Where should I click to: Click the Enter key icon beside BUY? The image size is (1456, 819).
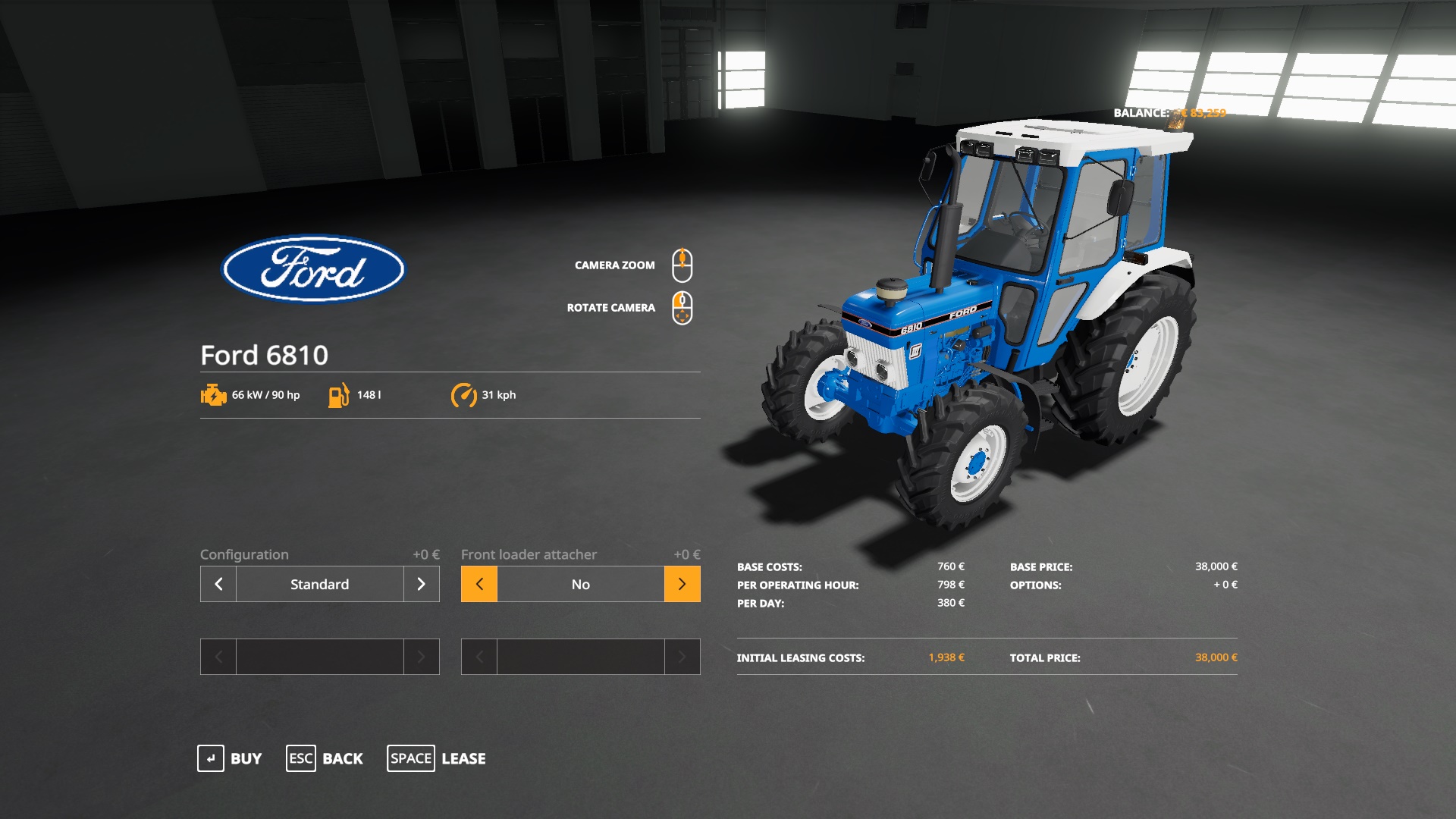211,758
